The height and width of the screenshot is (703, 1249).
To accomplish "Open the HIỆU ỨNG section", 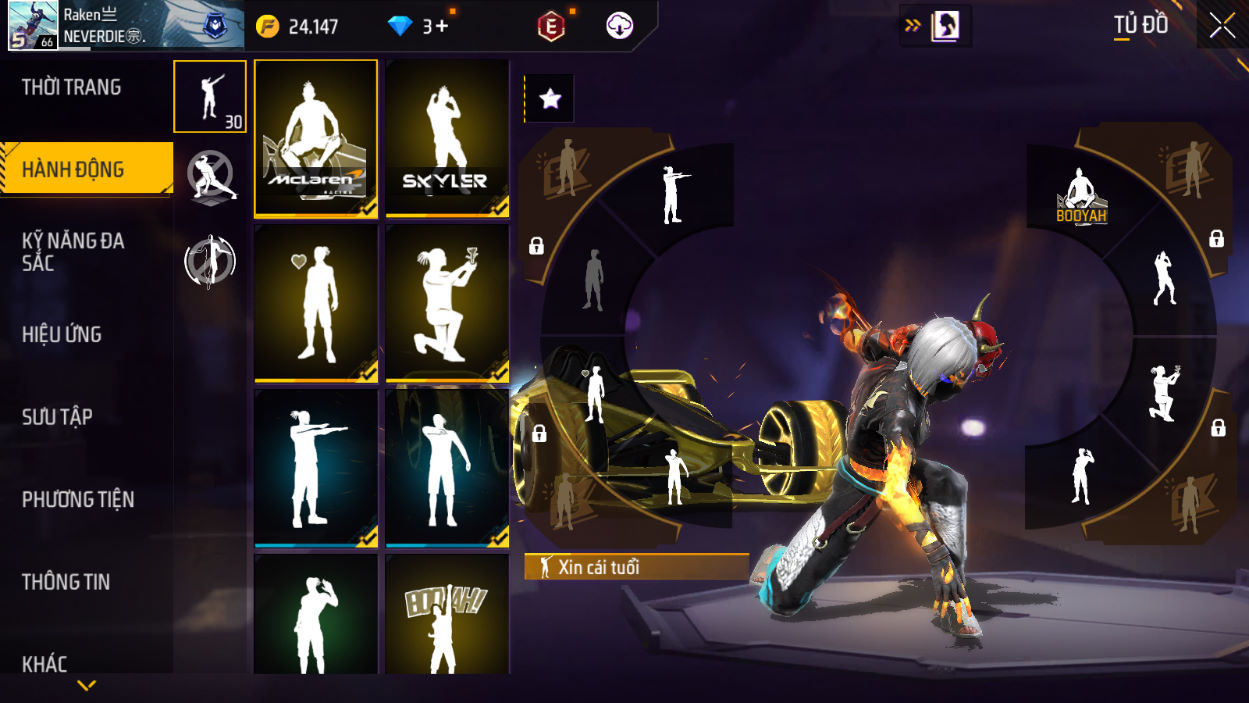I will (x=62, y=335).
